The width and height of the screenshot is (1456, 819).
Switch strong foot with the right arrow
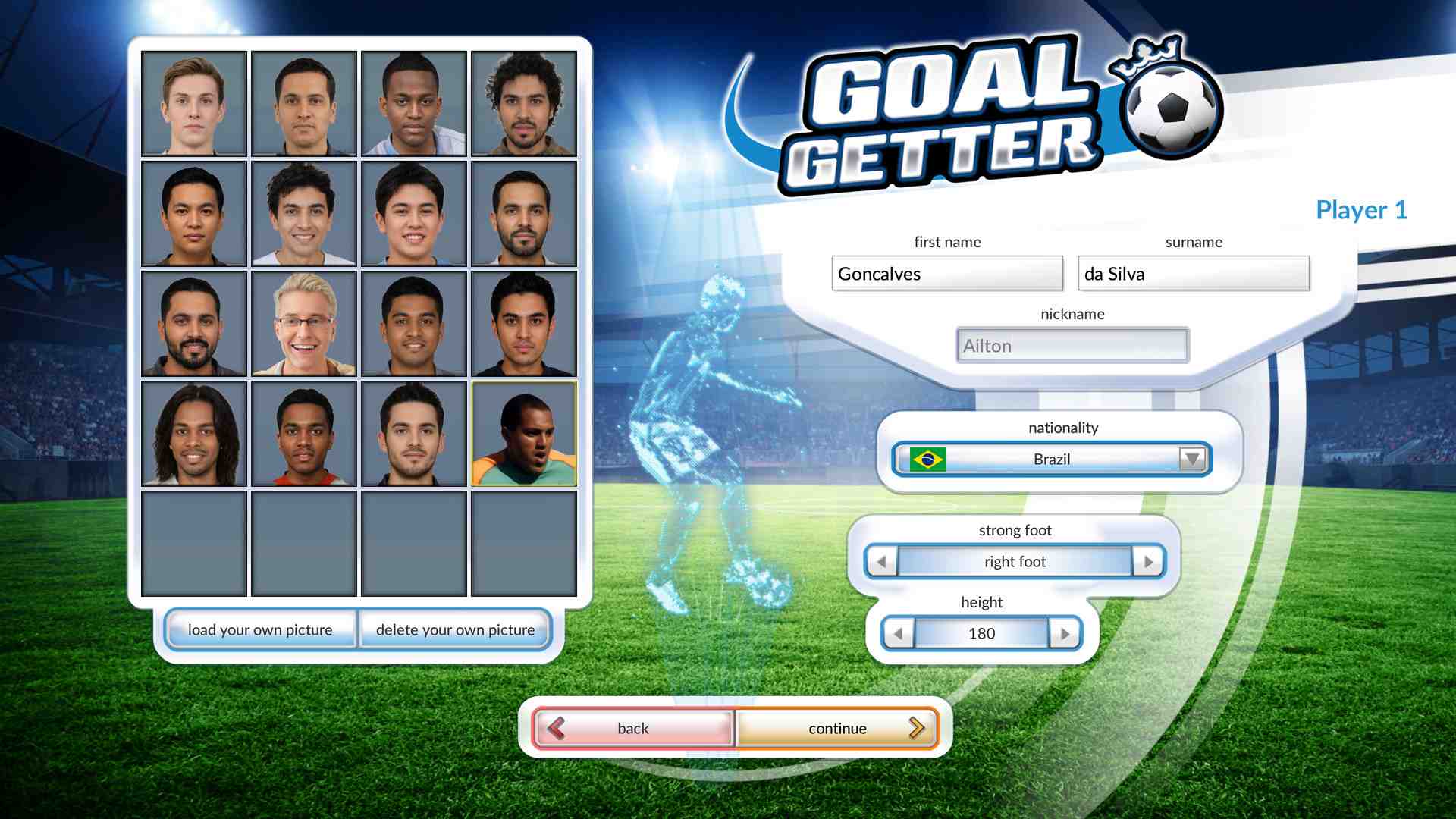click(x=1148, y=562)
